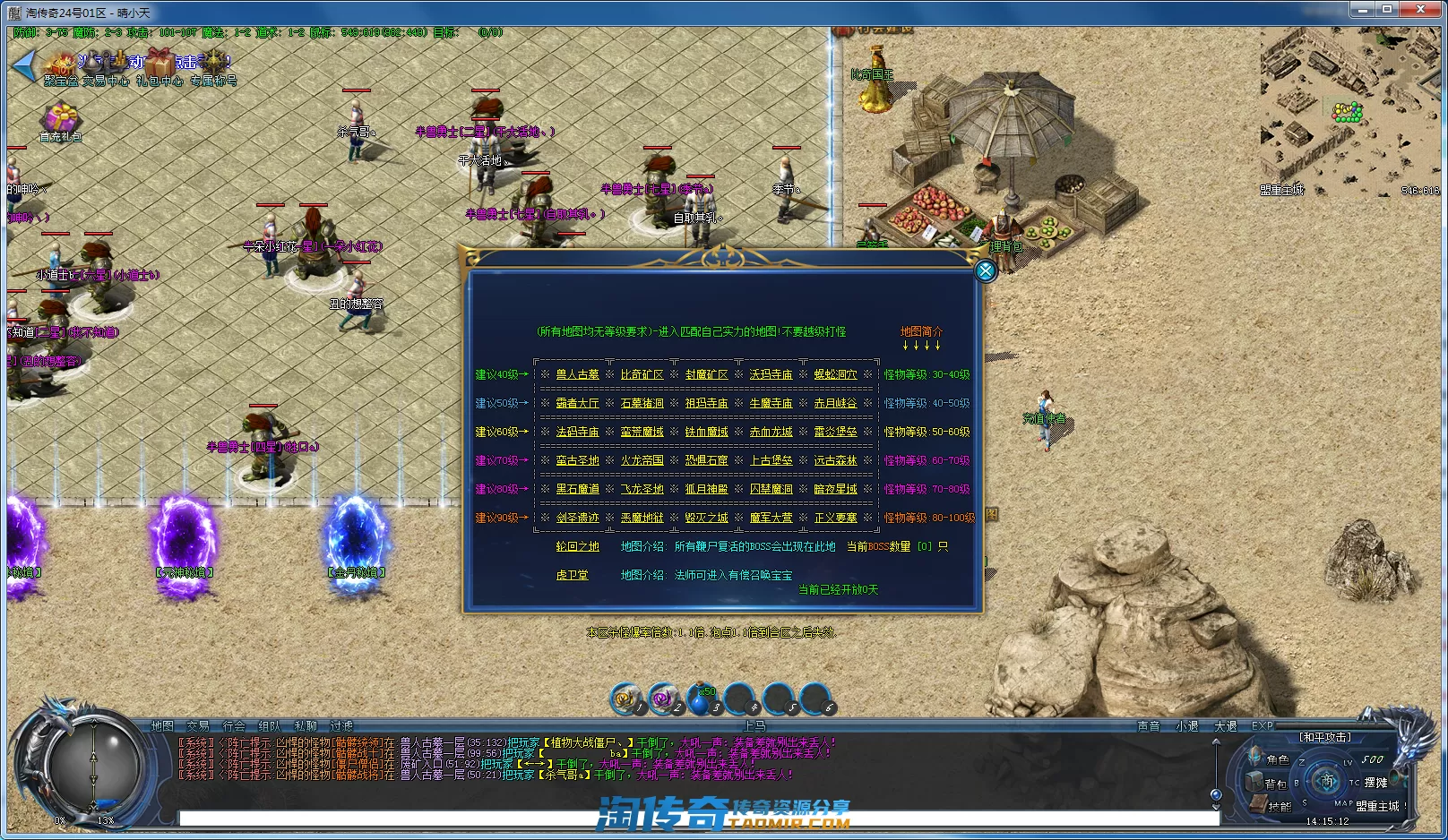Enter the 赤月峡谷 map
Screen dimensions: 1448x840
click(835, 403)
